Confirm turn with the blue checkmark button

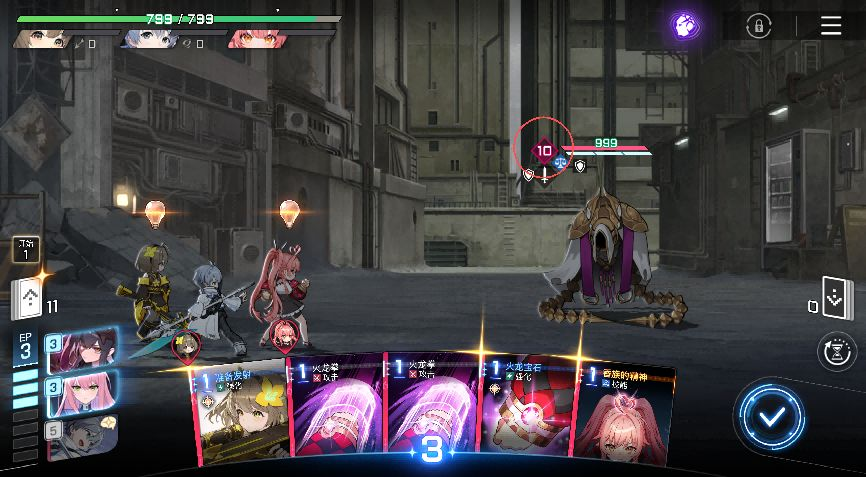click(770, 416)
